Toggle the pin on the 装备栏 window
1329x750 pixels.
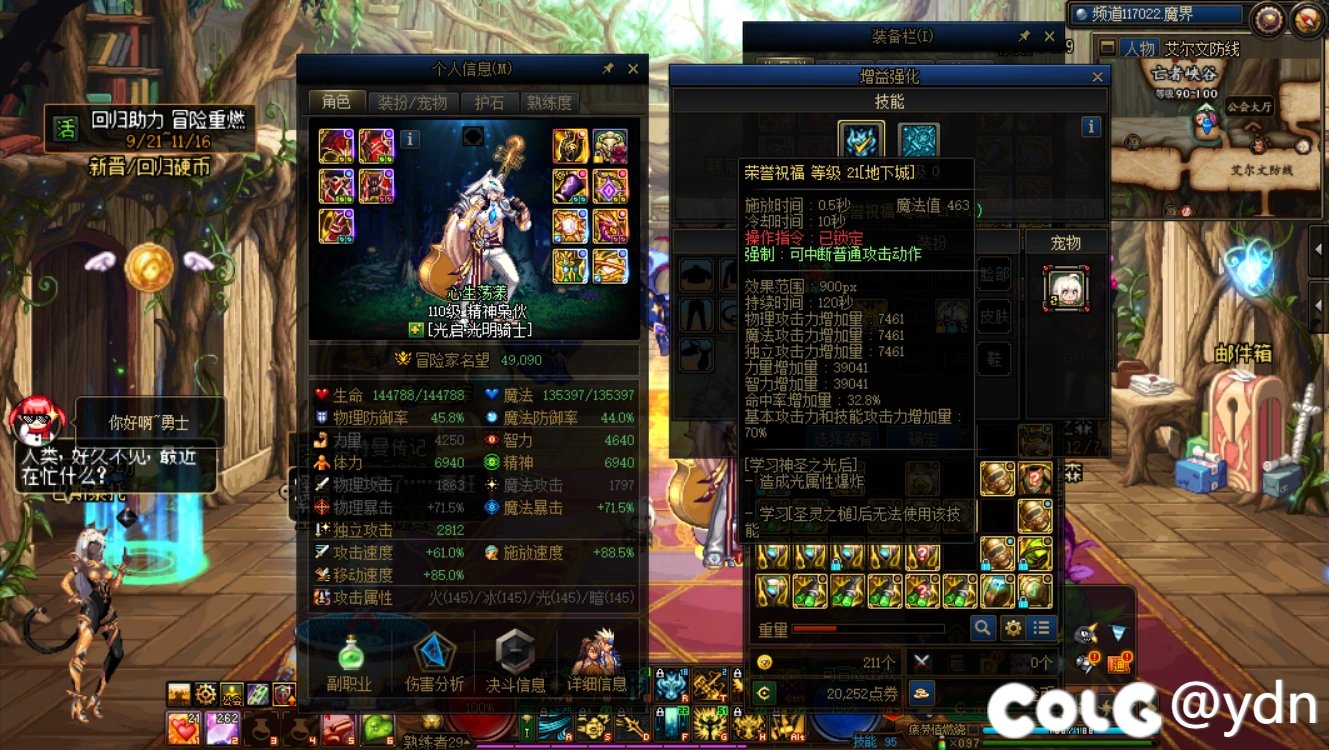click(x=1022, y=35)
